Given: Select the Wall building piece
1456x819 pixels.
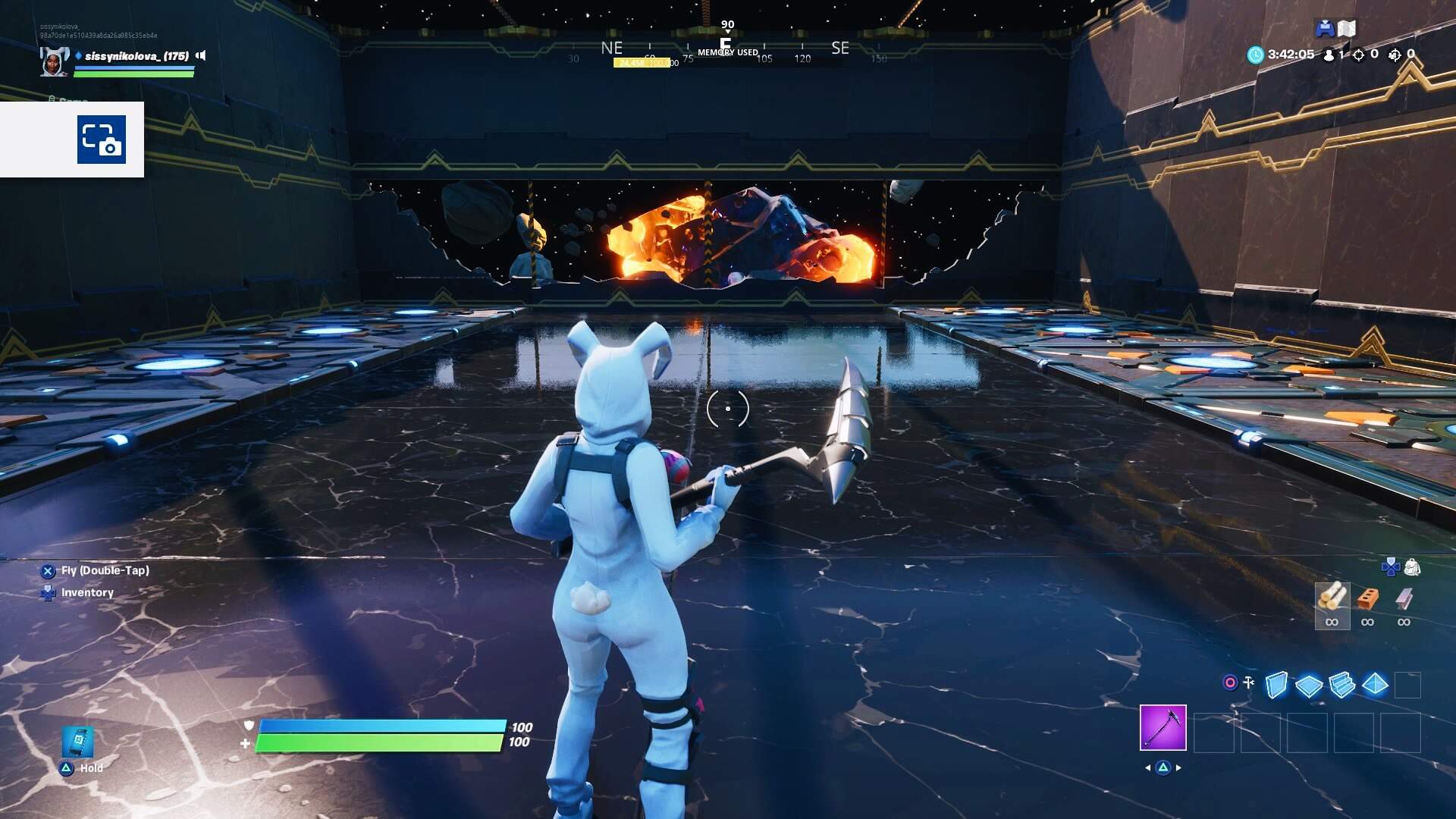Looking at the screenshot, I should click(1276, 684).
